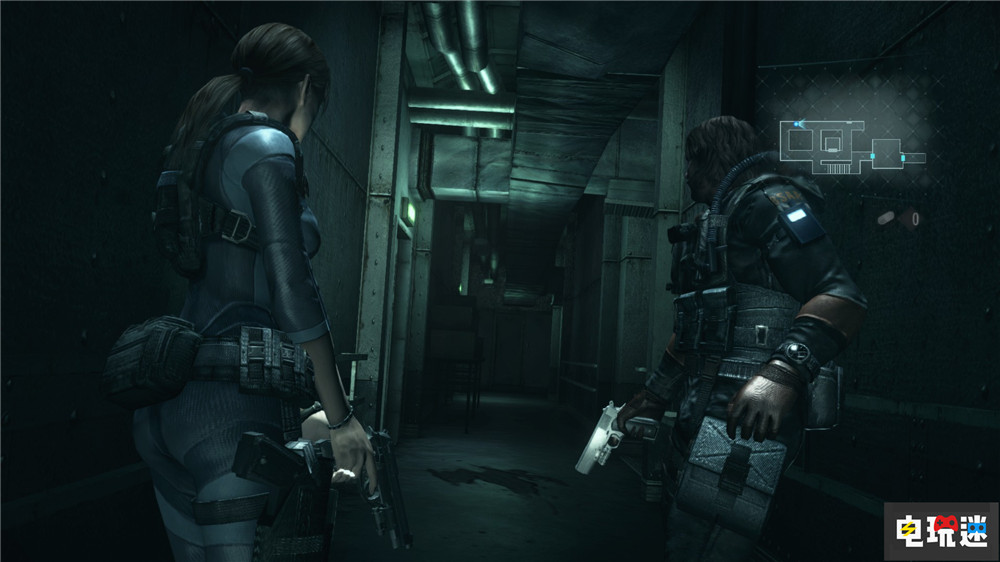Click the player arrow marker on the minimap
The width and height of the screenshot is (1000, 562).
(x=797, y=124)
